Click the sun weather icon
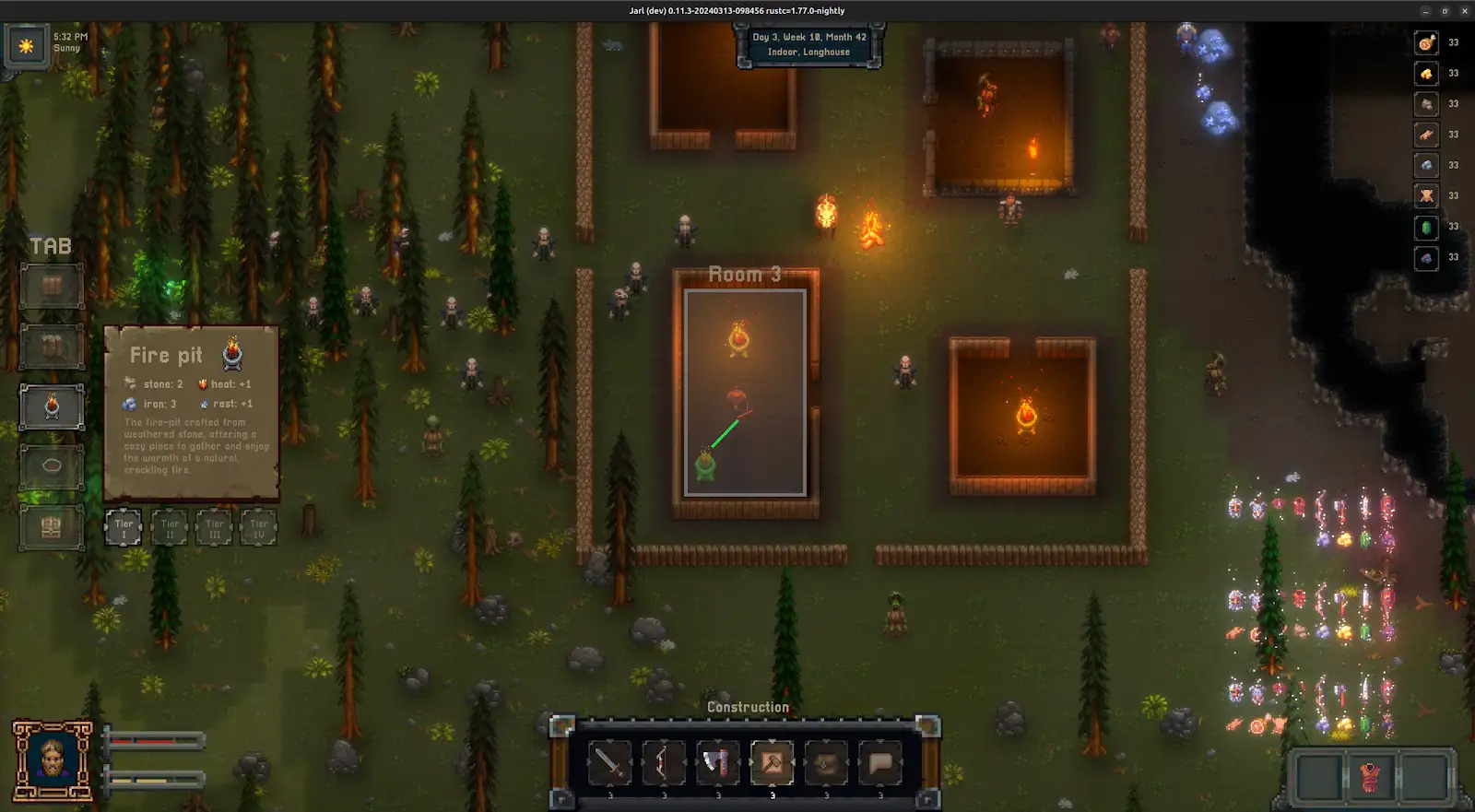The image size is (1475, 812). (26, 45)
